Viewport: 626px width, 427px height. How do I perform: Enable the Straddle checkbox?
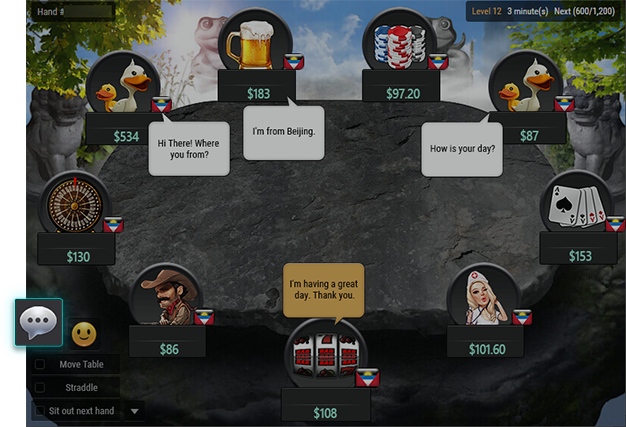40,387
